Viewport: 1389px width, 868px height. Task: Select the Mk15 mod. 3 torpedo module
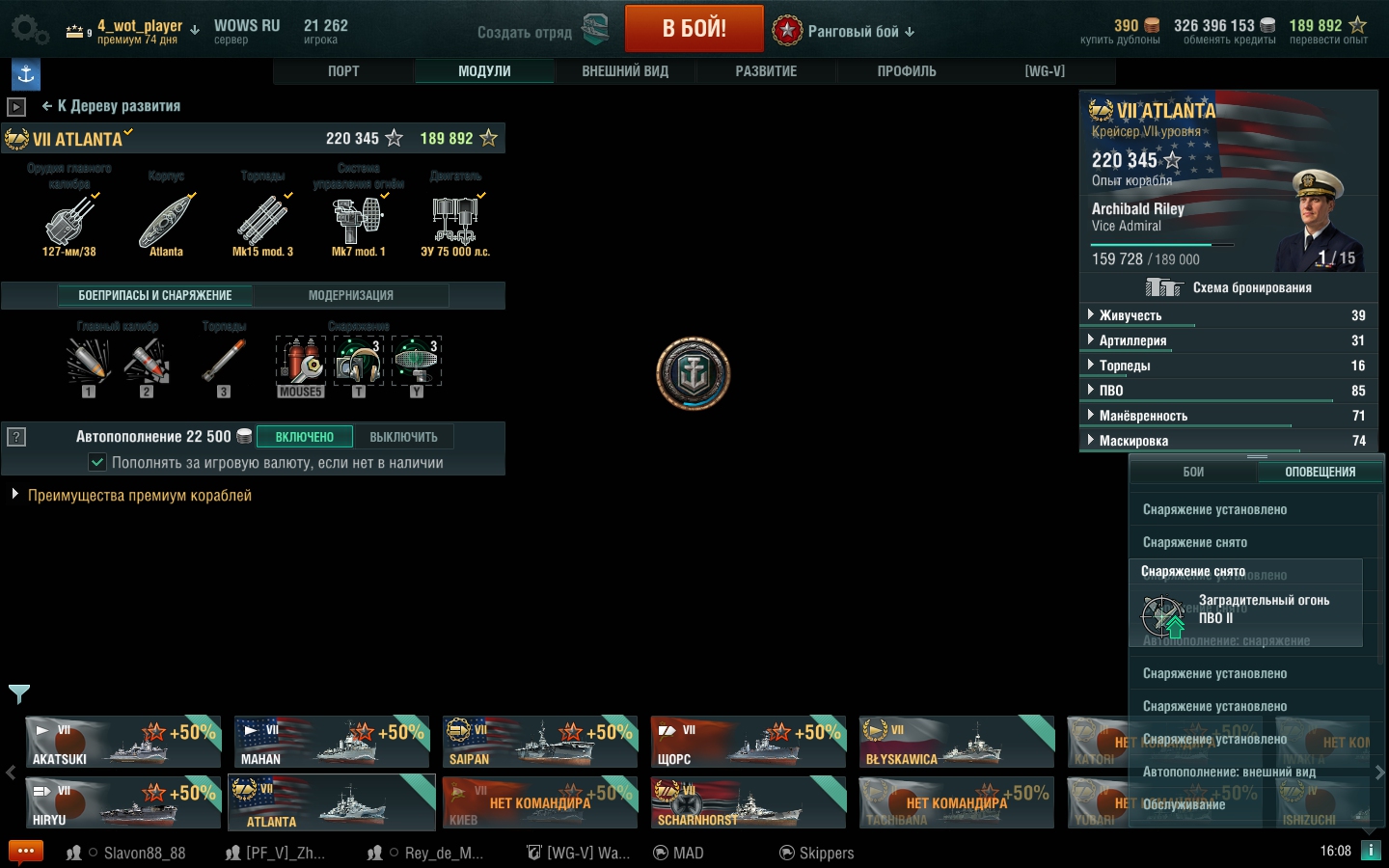click(x=262, y=224)
